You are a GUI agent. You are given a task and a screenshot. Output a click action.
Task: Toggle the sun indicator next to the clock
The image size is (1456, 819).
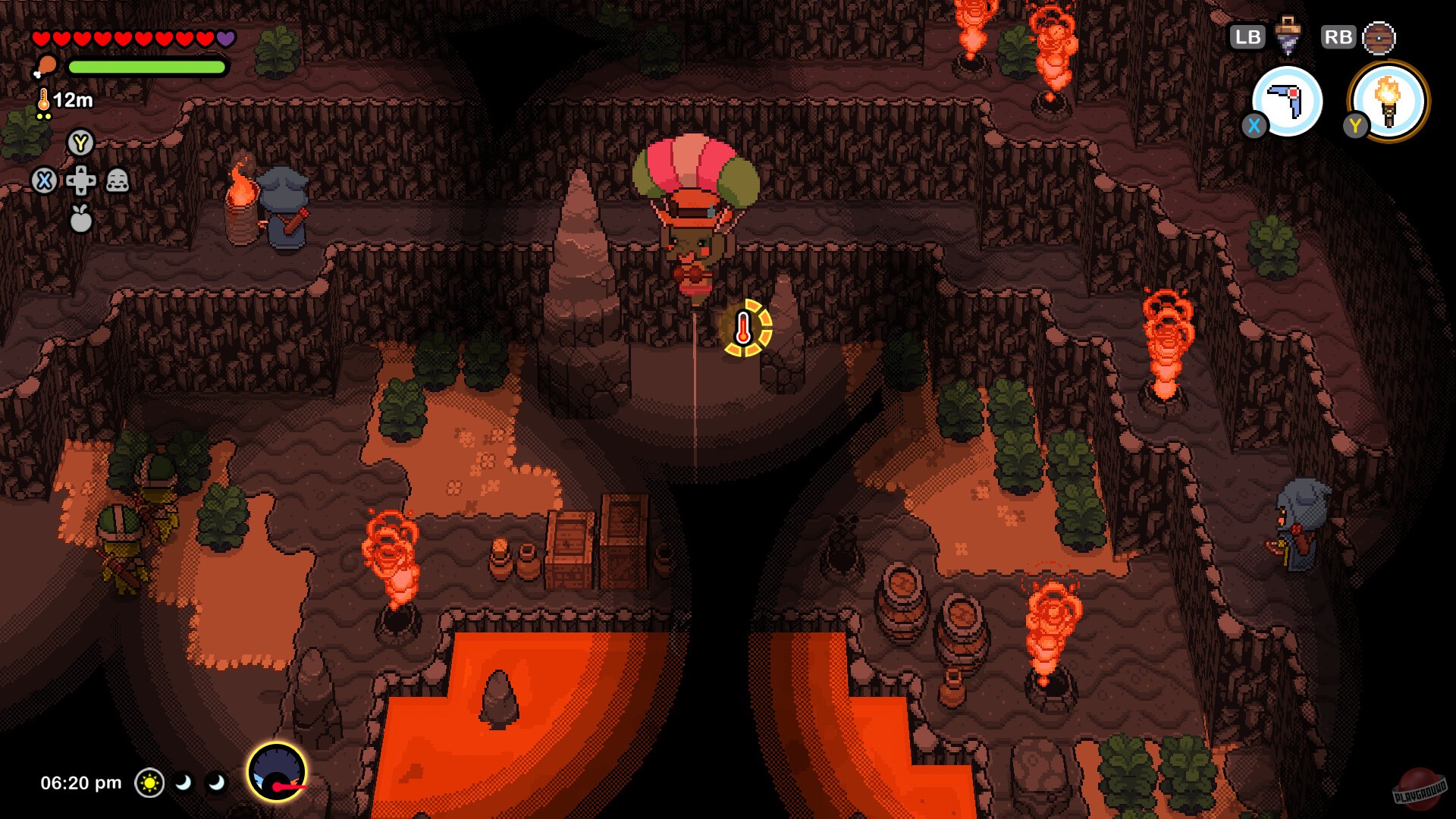pyautogui.click(x=149, y=783)
